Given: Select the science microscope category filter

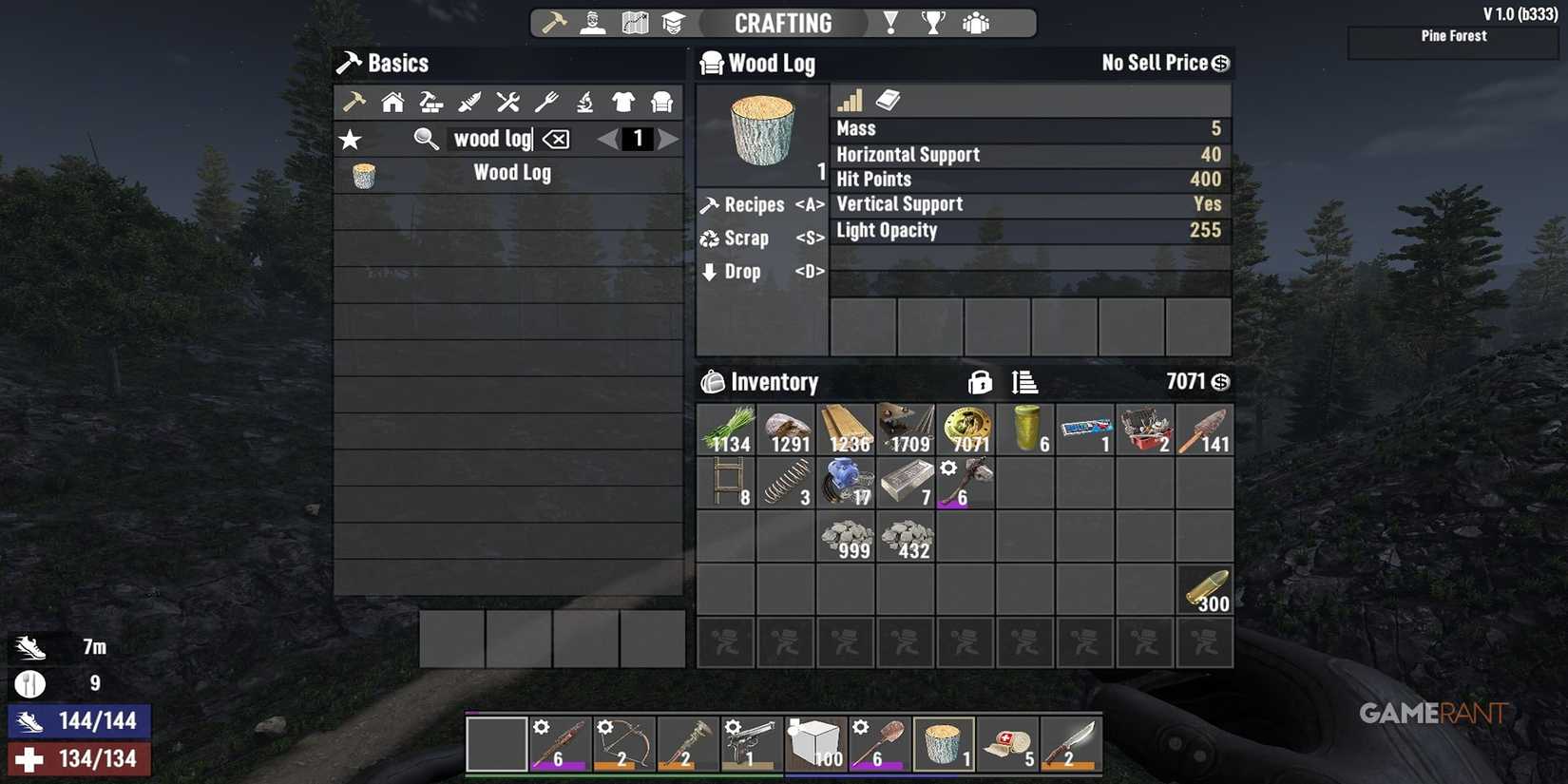Looking at the screenshot, I should click(583, 102).
